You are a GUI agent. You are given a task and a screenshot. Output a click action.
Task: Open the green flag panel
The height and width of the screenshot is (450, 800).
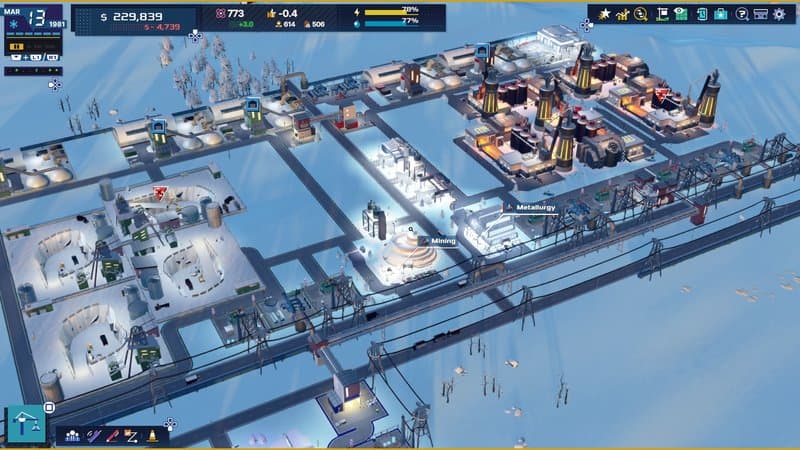tap(661, 14)
